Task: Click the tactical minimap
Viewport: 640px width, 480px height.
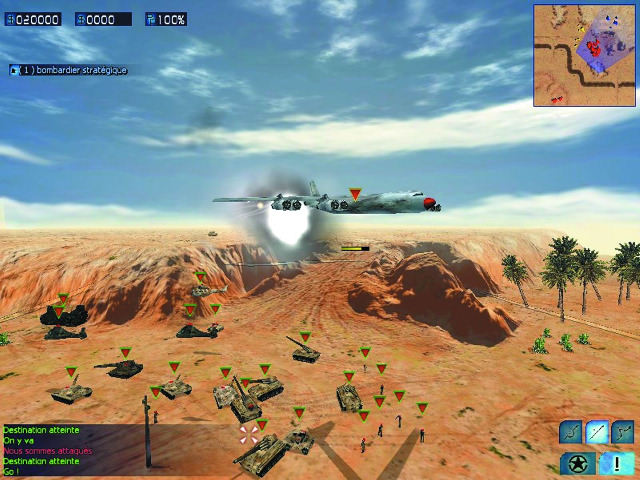Action: click(585, 55)
